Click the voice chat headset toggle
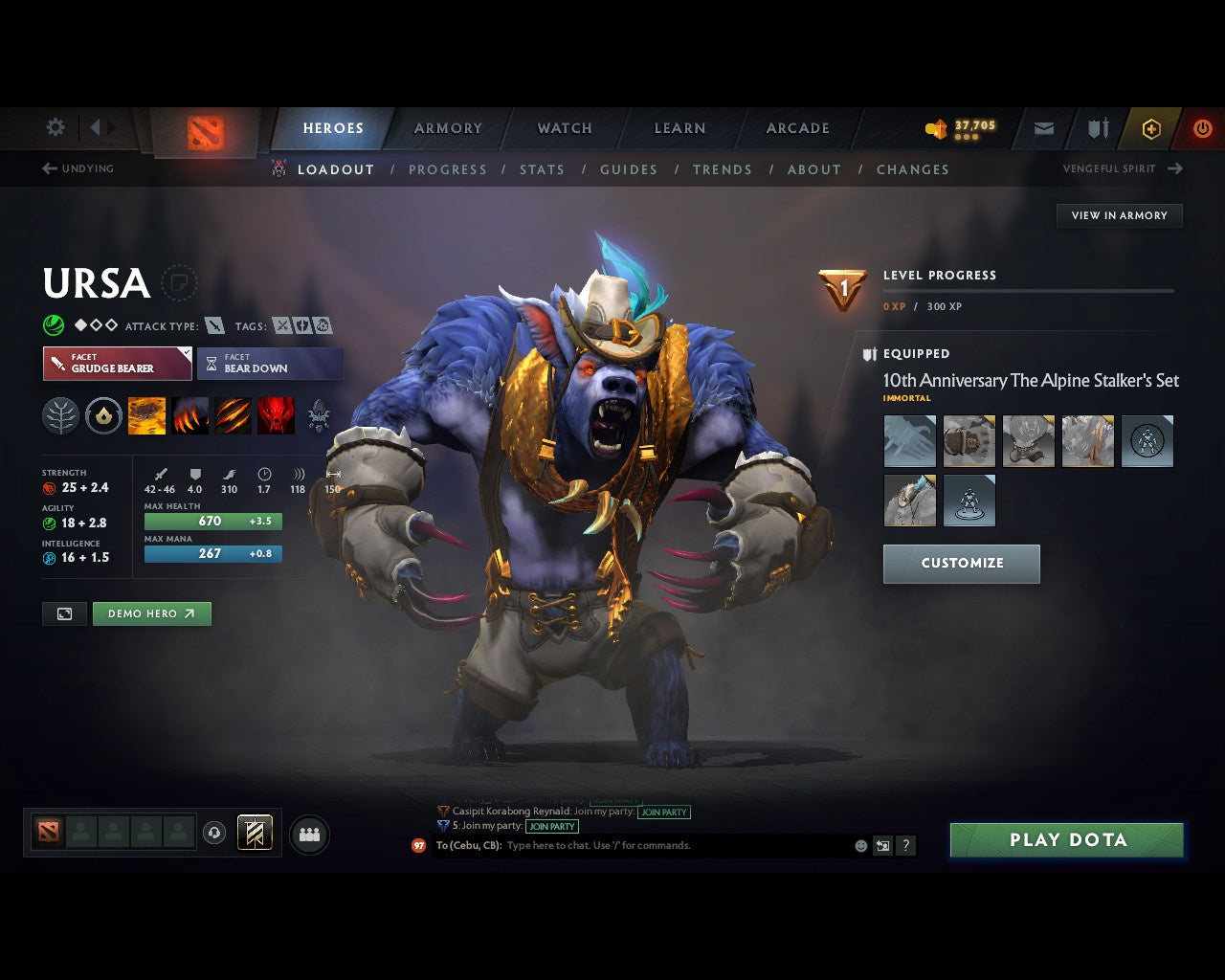Viewport: 1225px width, 980px height. (x=215, y=833)
